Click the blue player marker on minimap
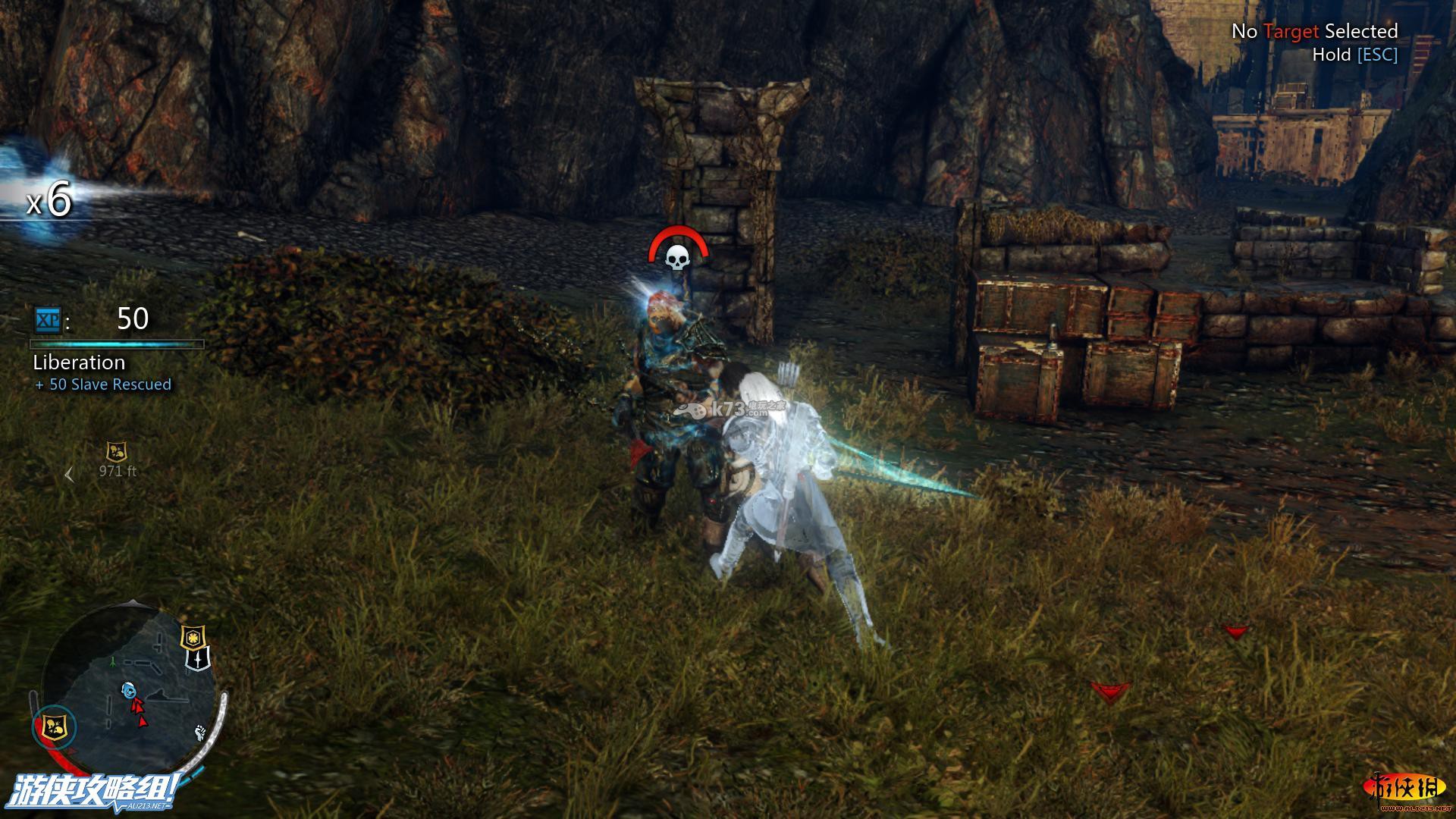 click(129, 690)
